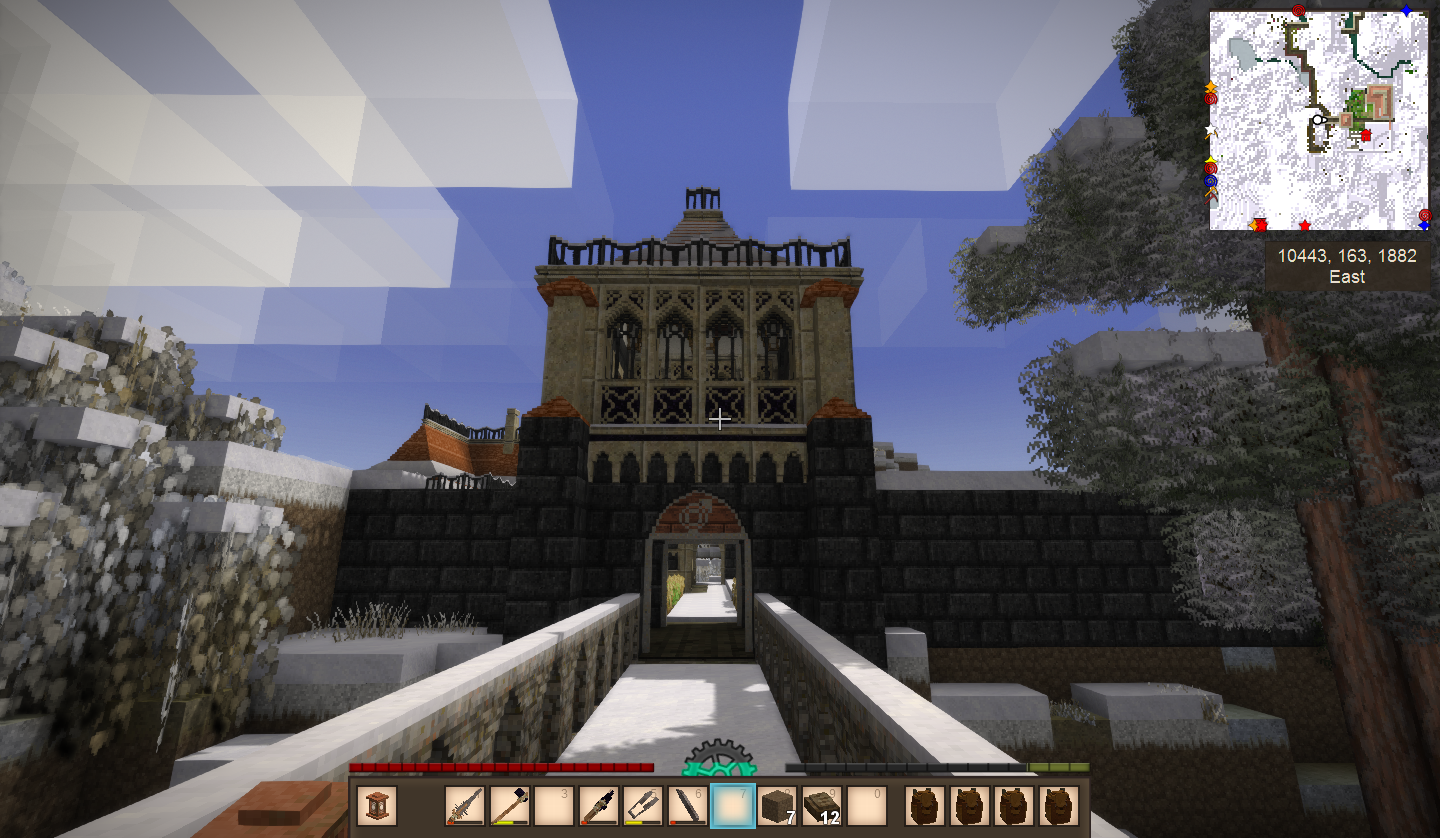Click the yellow star waypoint on the minimap
The image size is (1440, 838).
[1211, 160]
